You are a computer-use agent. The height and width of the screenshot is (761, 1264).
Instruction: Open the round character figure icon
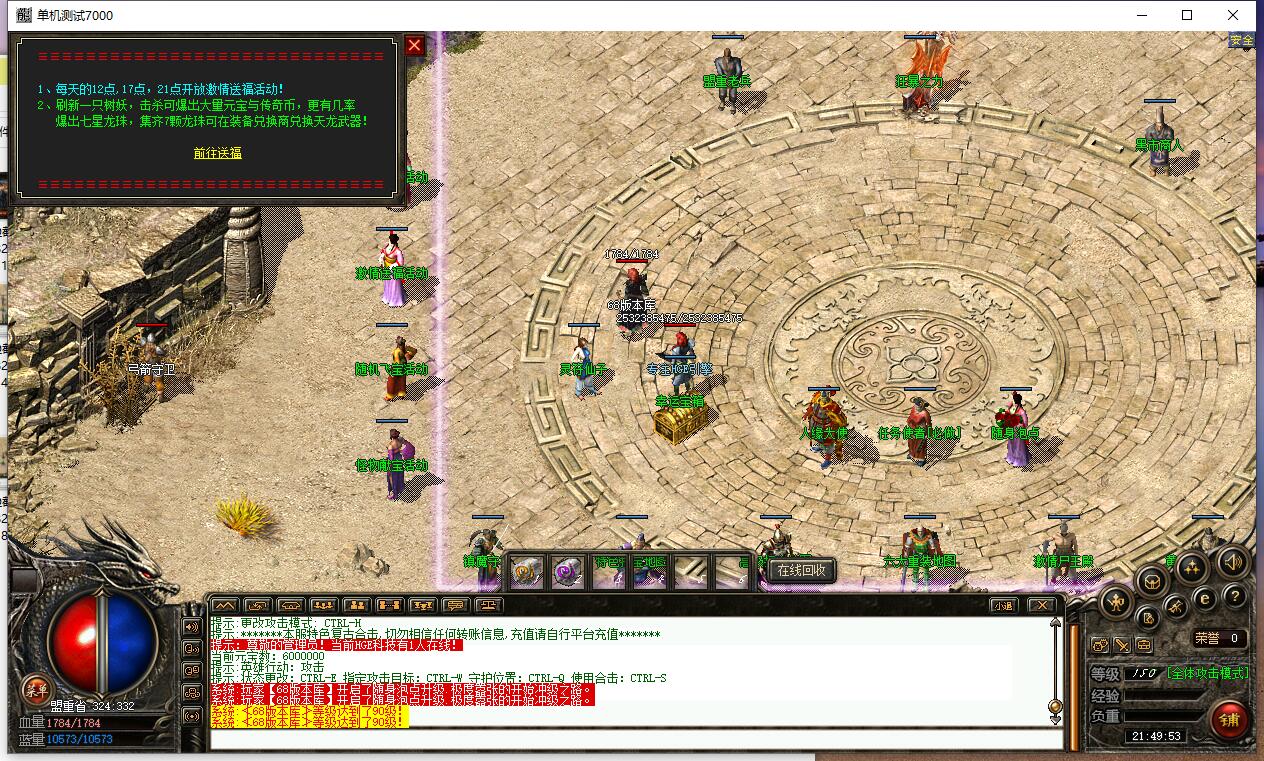click(1116, 601)
